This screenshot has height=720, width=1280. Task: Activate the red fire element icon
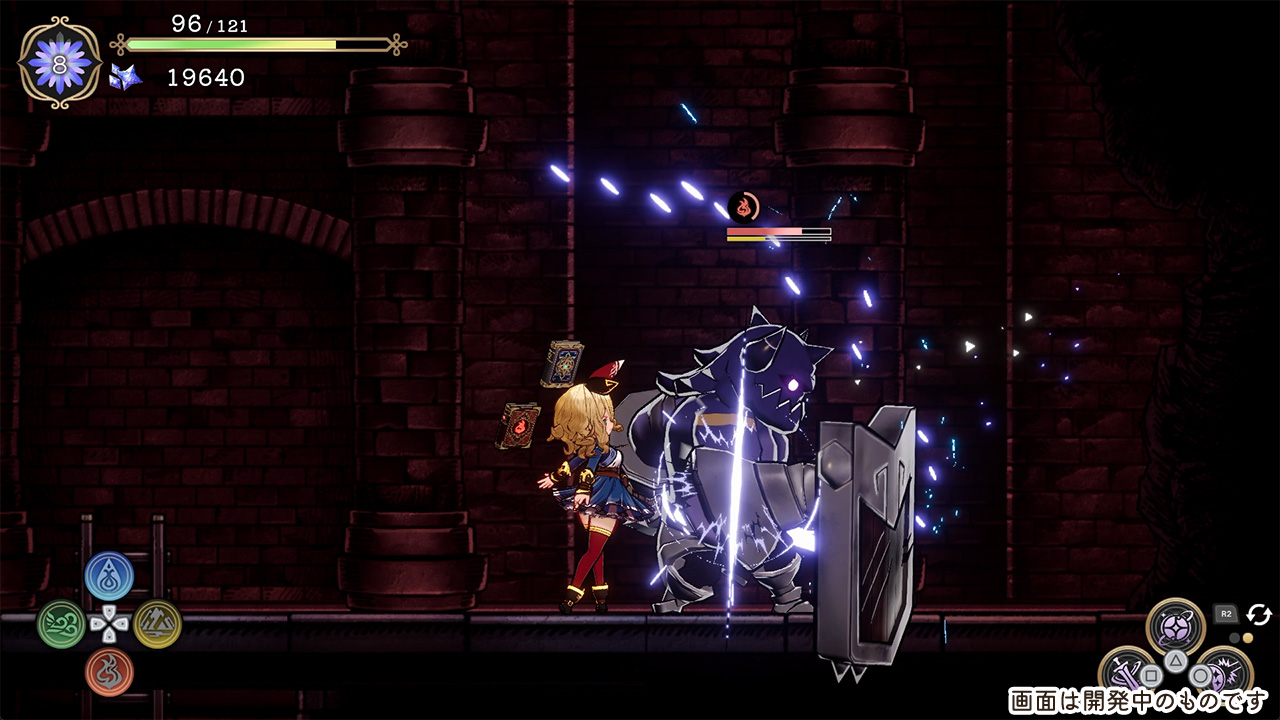coord(109,672)
